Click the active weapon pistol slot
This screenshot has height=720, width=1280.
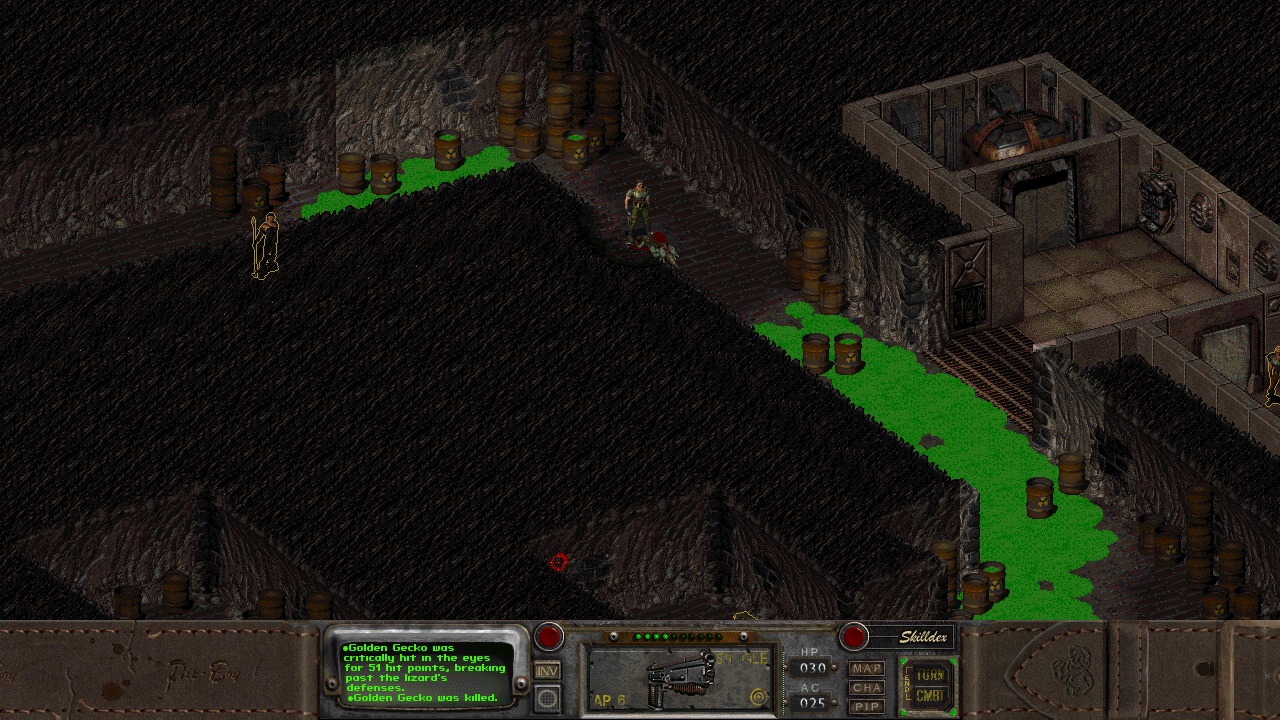tap(679, 680)
